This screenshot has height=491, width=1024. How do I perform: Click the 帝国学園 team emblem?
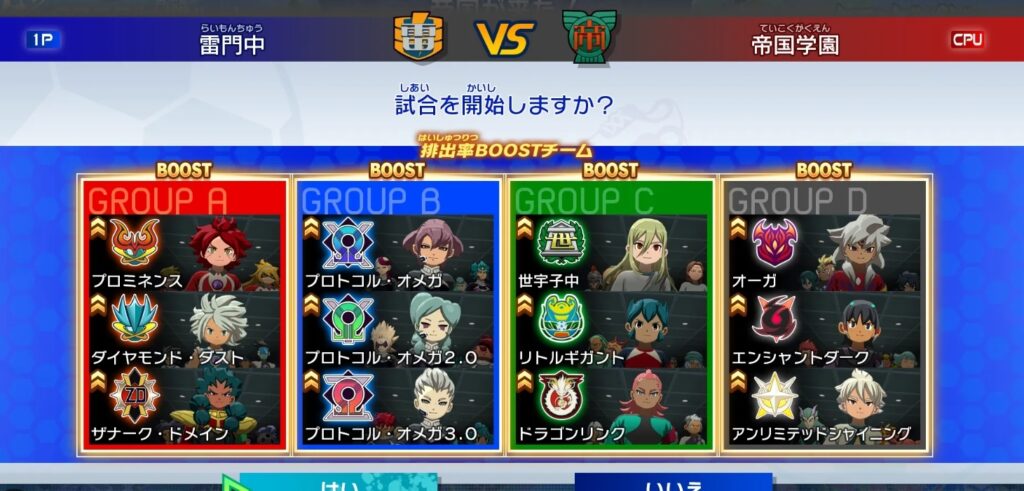tap(589, 37)
